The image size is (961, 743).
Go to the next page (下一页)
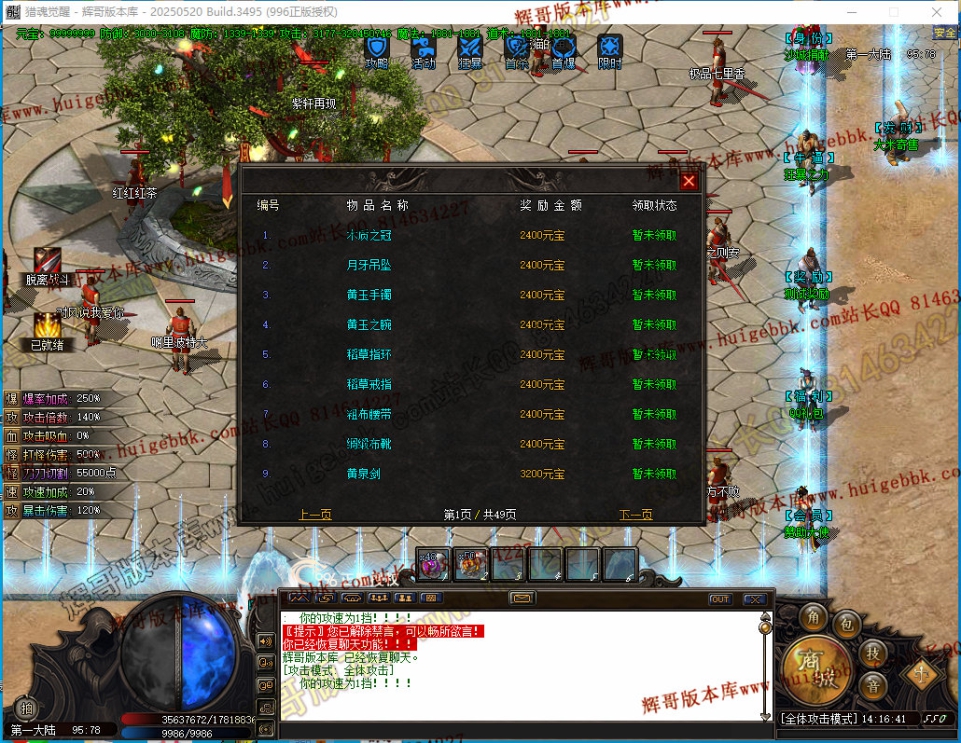[x=636, y=514]
